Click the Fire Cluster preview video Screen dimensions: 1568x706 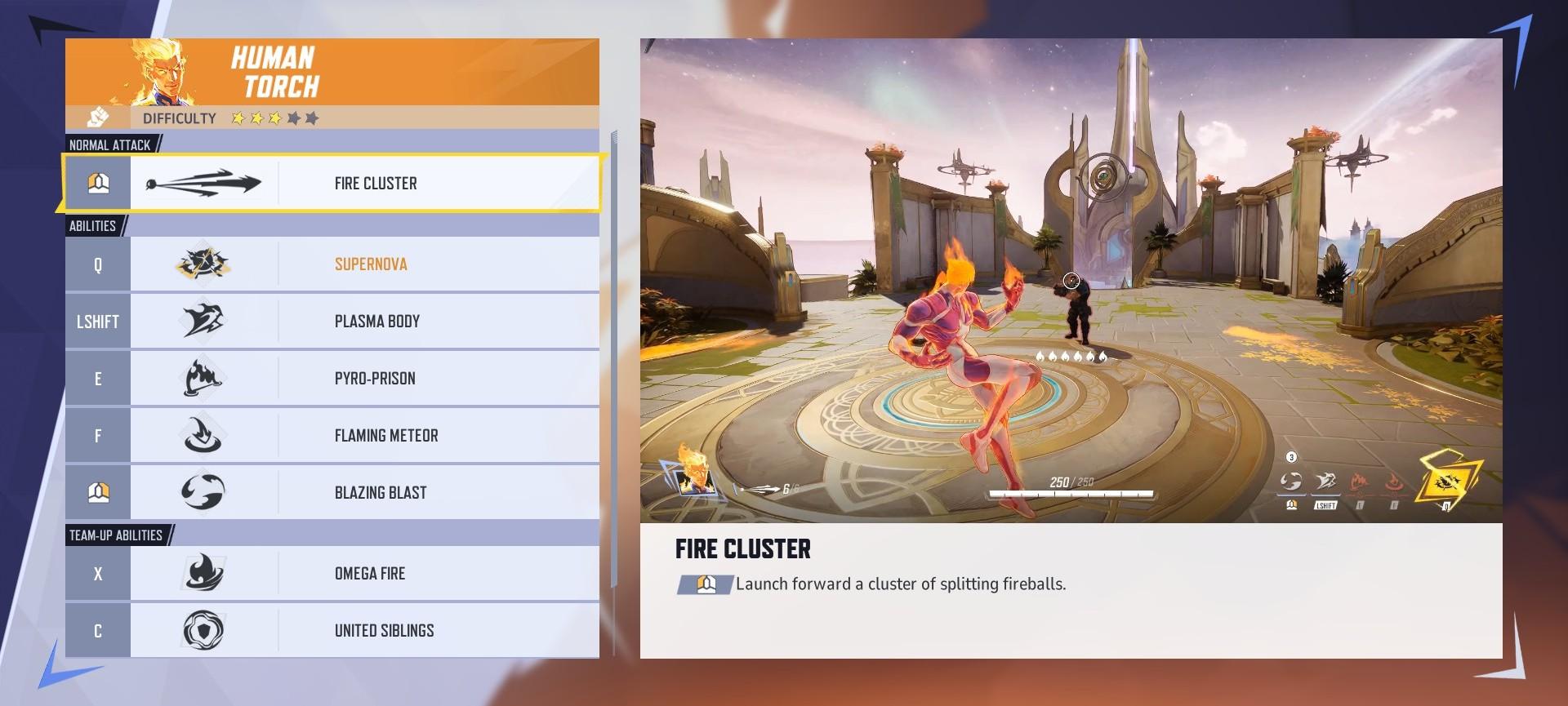click(1071, 280)
